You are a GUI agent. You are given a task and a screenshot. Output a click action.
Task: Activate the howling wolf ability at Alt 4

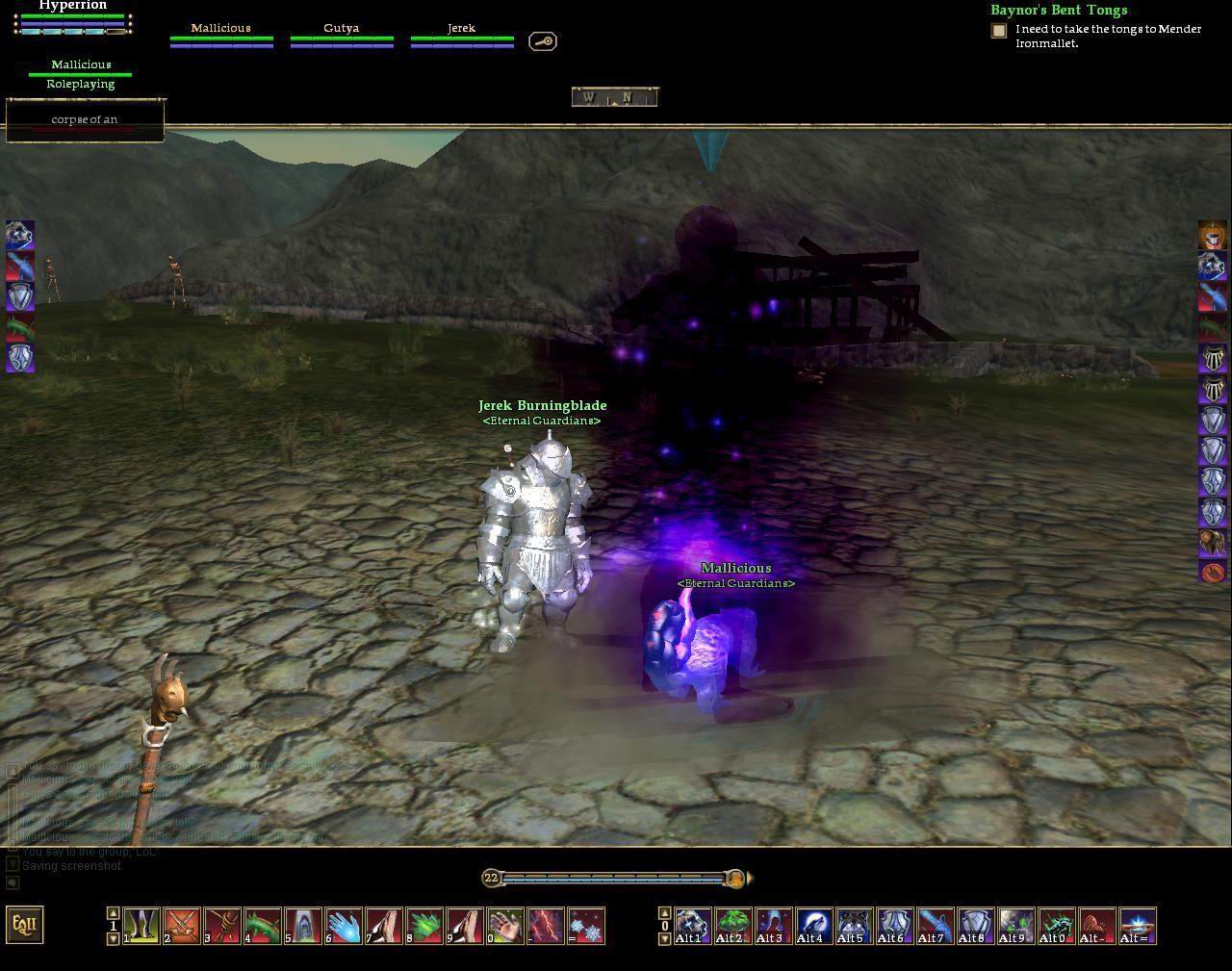tap(813, 926)
